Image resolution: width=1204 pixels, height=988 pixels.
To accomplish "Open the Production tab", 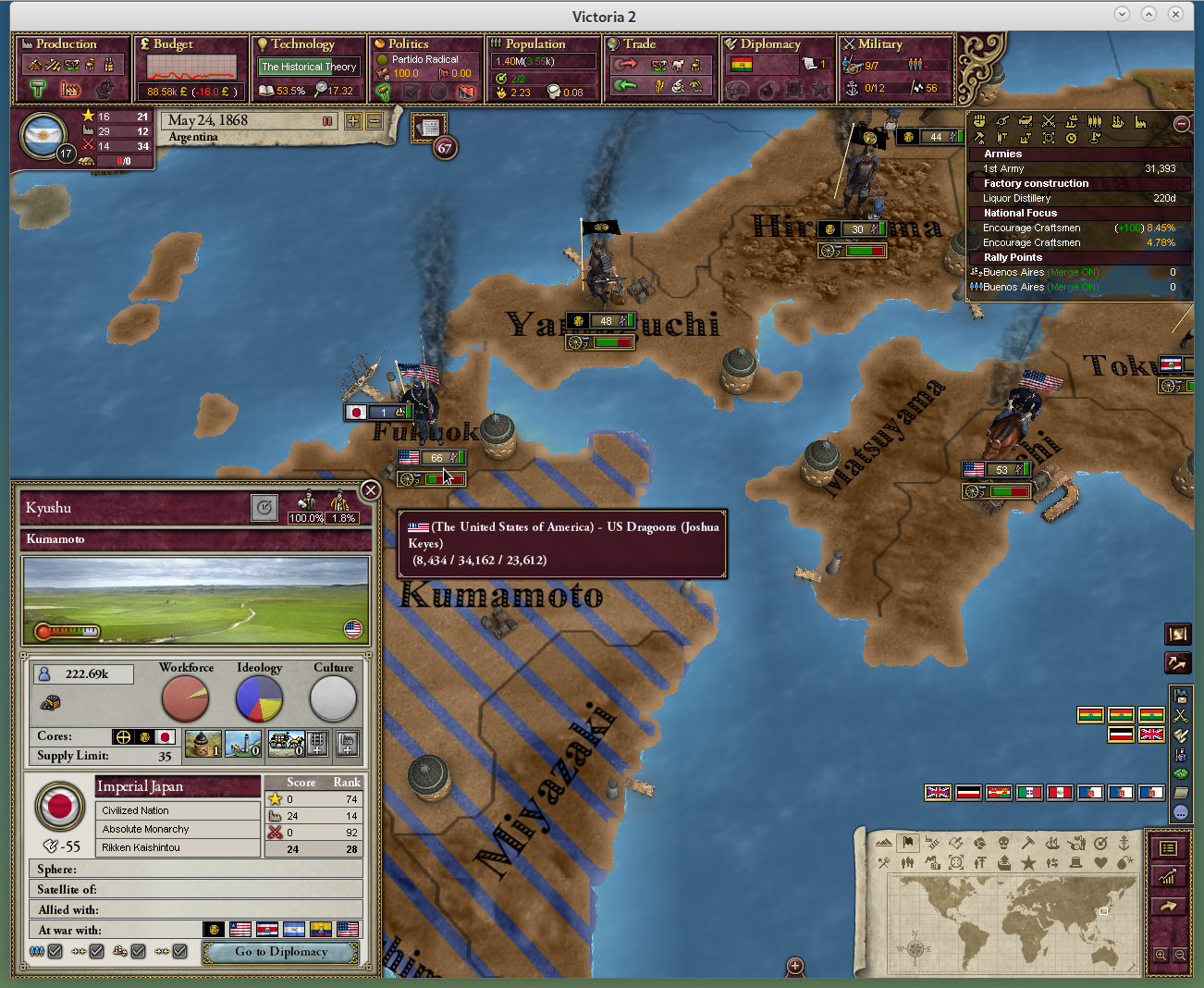I will coord(66,44).
